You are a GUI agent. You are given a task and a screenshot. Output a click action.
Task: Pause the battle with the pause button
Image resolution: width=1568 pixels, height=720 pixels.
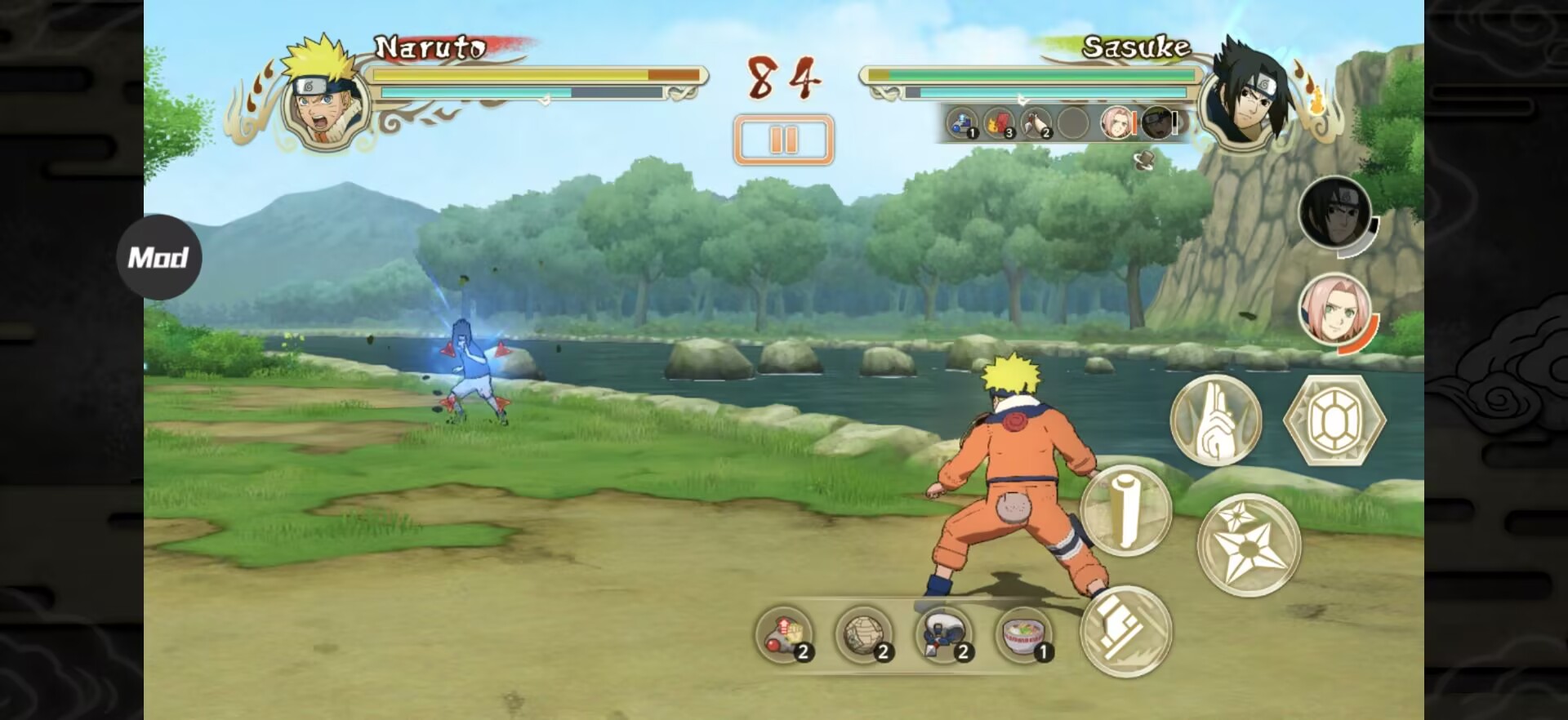click(x=783, y=140)
